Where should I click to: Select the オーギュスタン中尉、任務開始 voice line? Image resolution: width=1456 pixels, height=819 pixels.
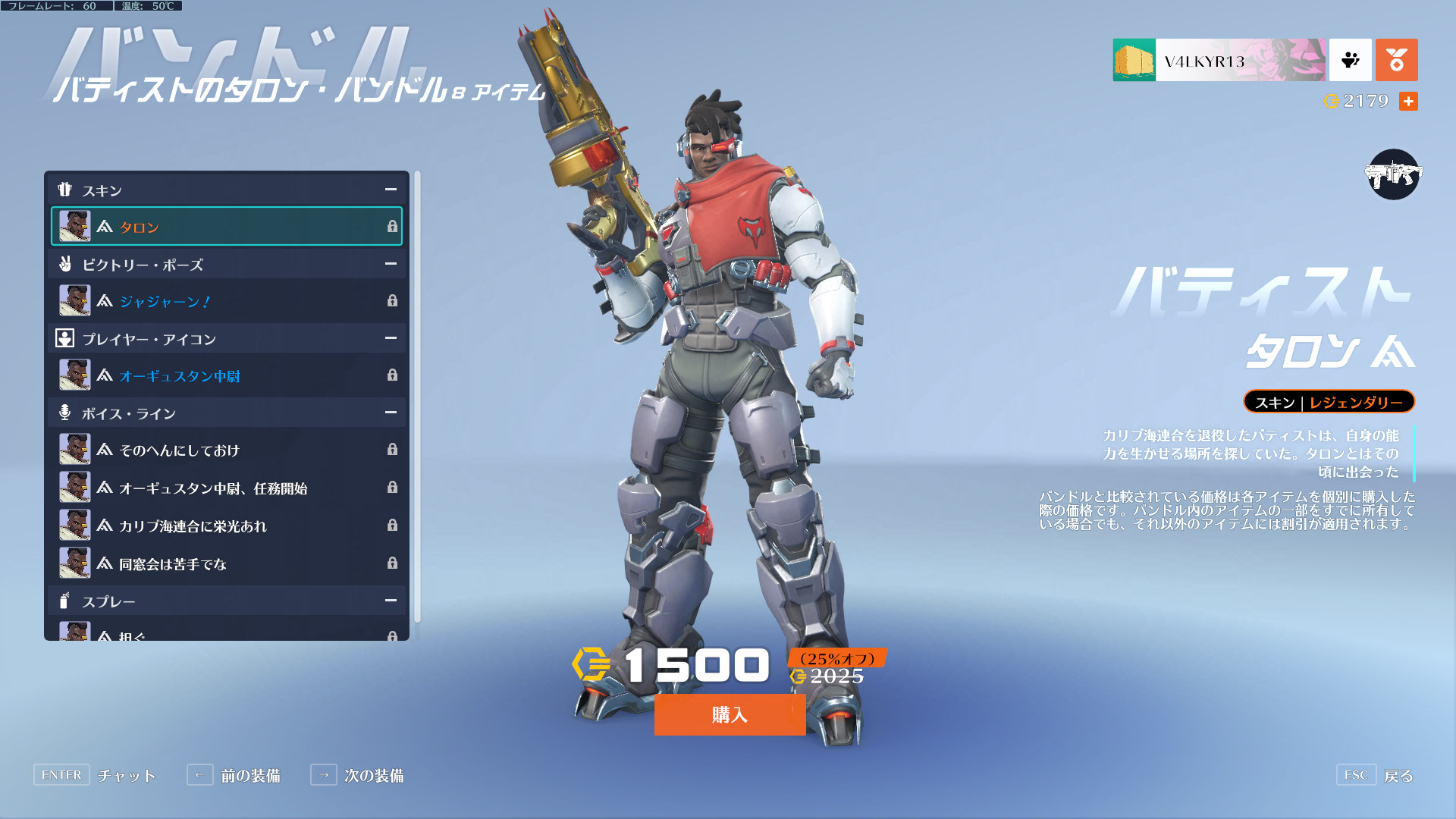click(x=226, y=488)
